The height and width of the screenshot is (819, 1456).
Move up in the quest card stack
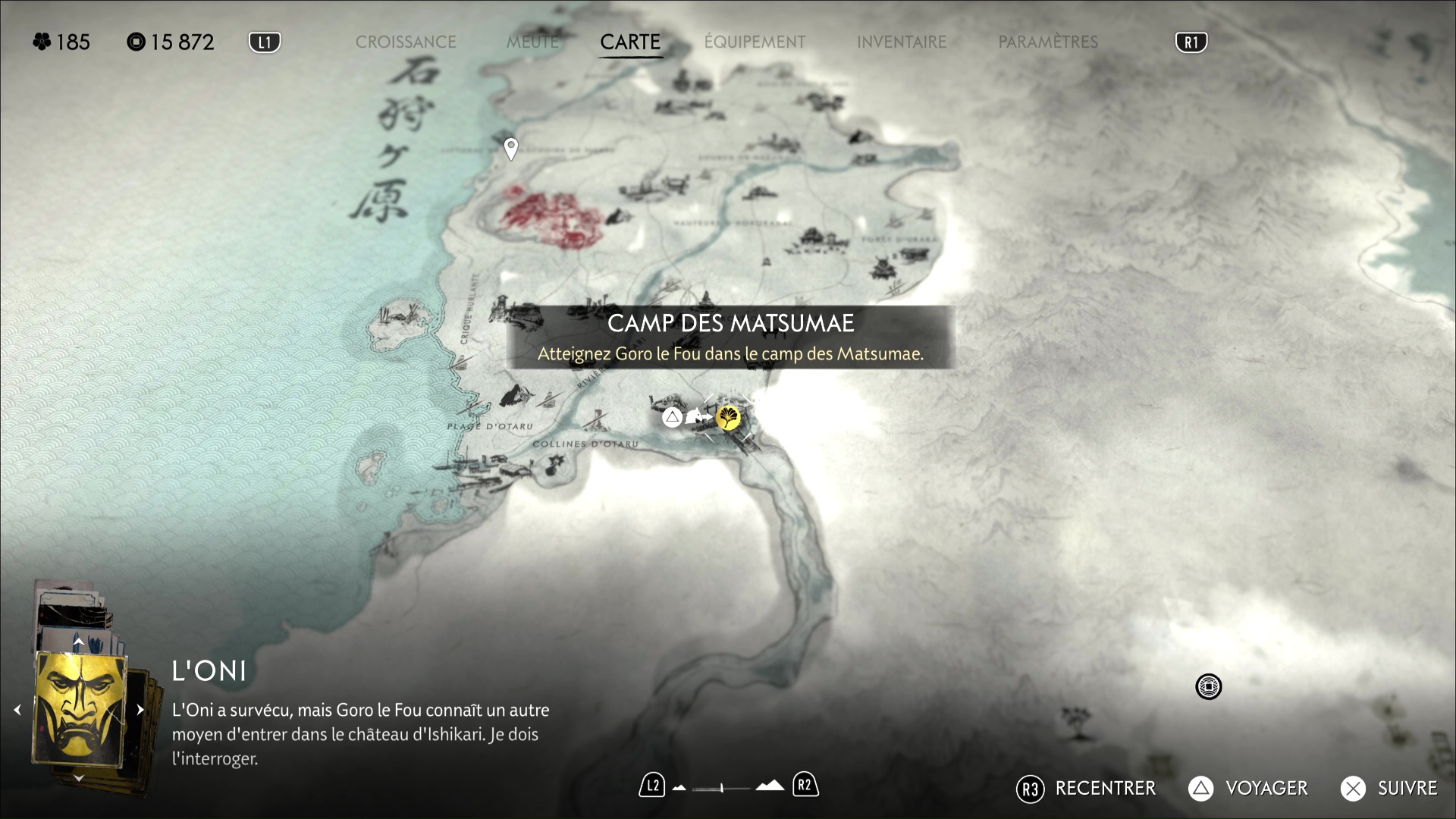click(x=78, y=642)
